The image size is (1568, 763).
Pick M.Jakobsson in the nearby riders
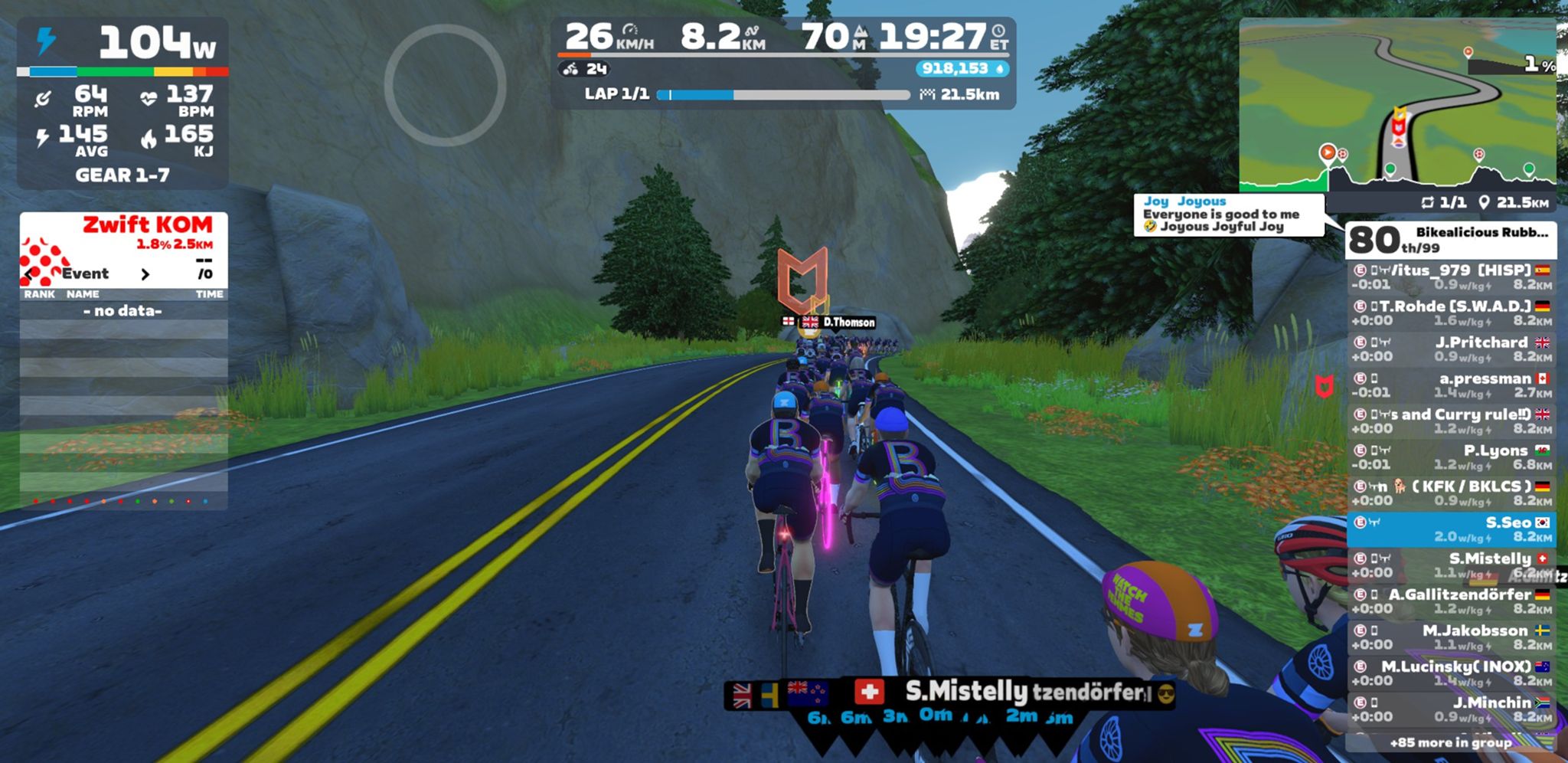1451,637
